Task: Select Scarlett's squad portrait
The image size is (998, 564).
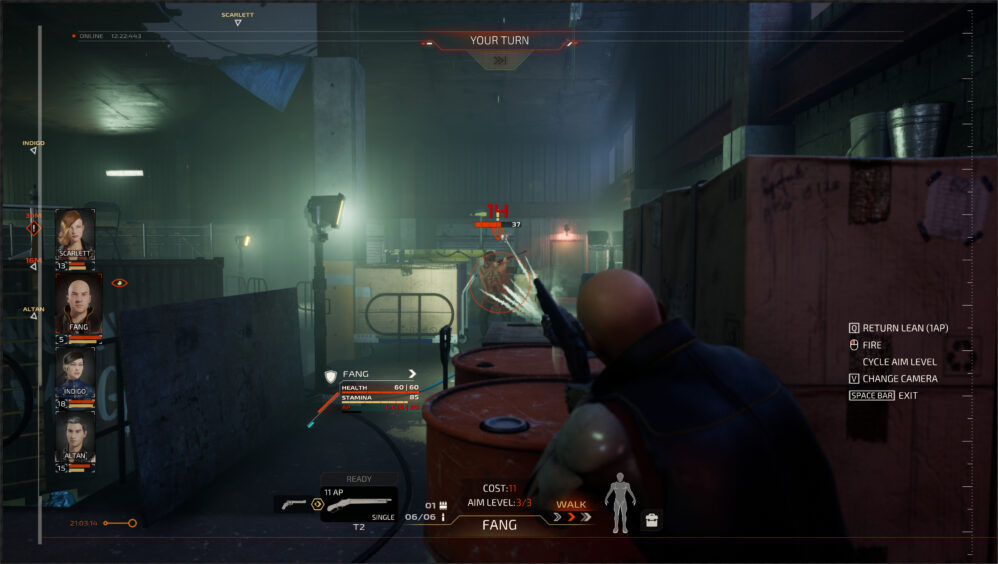Action: pos(75,239)
